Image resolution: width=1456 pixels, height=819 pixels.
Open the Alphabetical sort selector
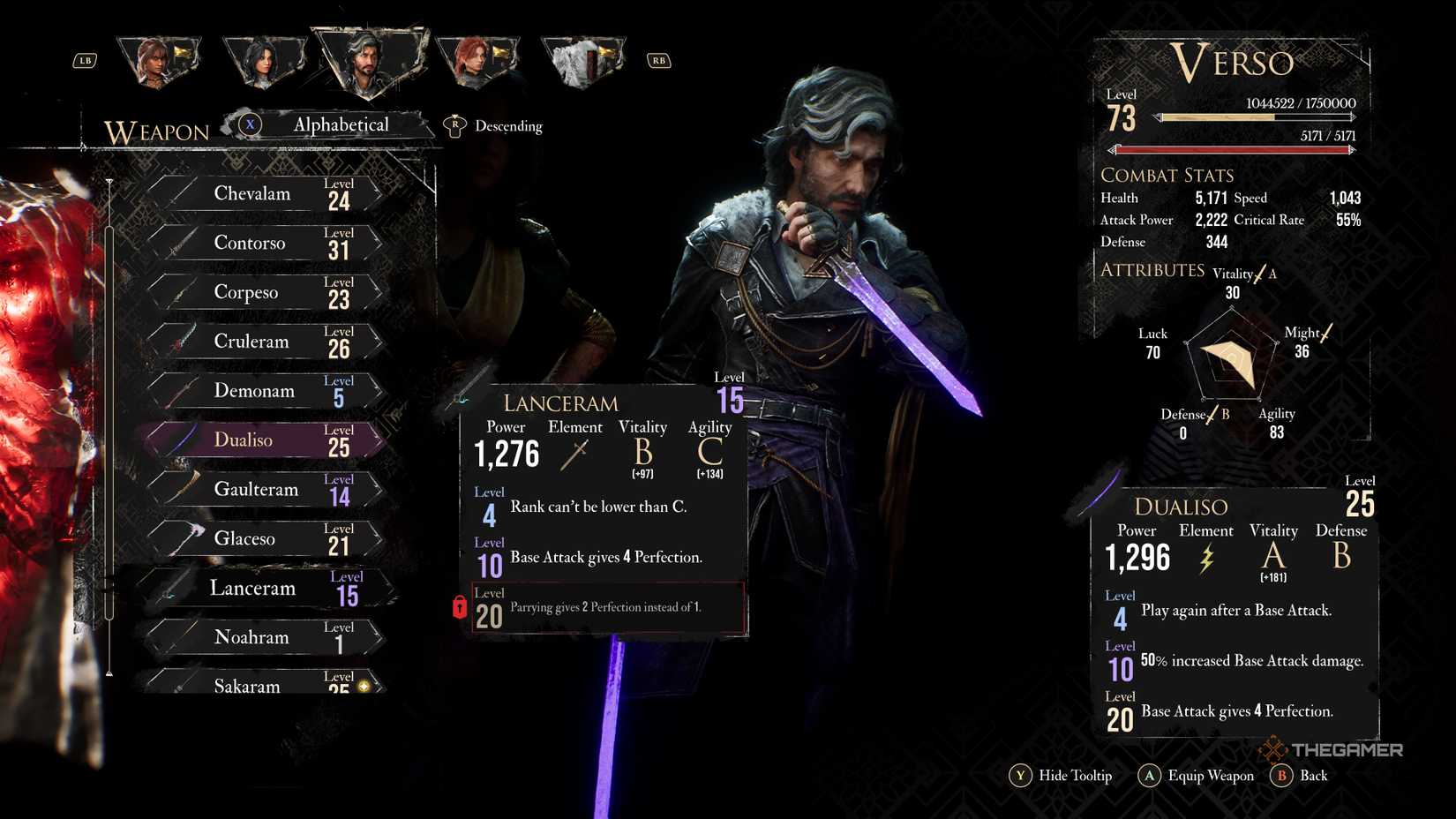pos(341,124)
